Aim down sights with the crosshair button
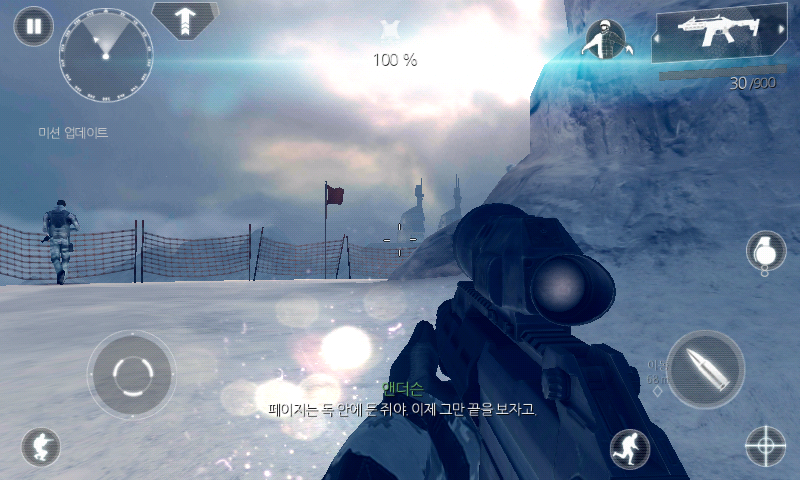 pyautogui.click(x=766, y=446)
